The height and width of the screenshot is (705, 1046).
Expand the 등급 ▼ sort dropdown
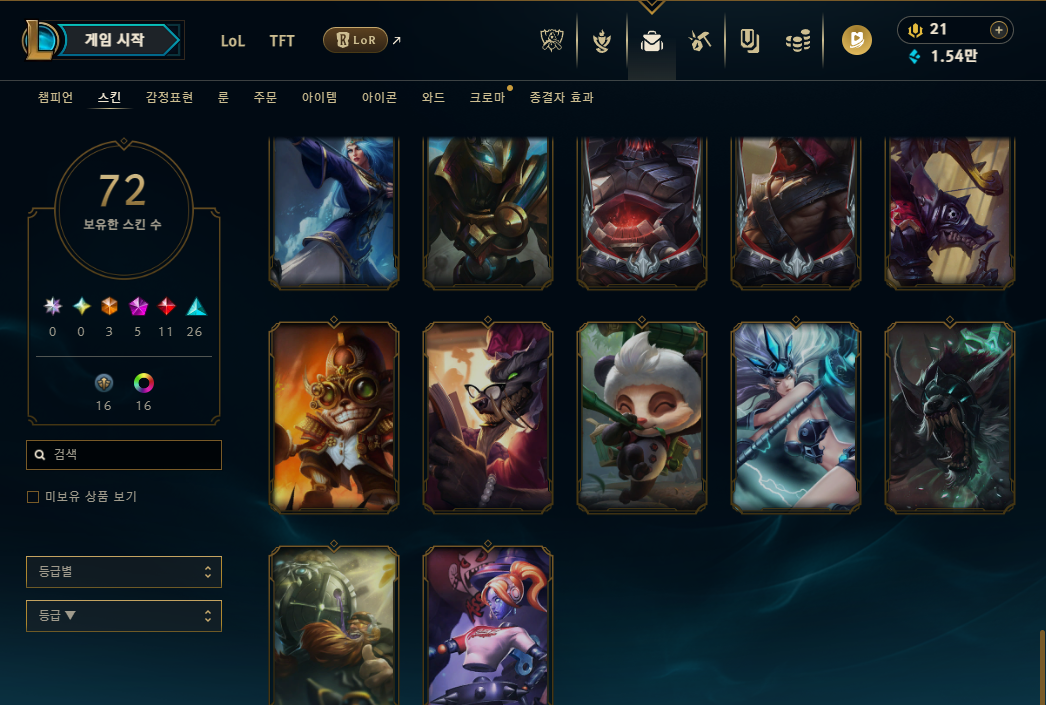(x=124, y=616)
